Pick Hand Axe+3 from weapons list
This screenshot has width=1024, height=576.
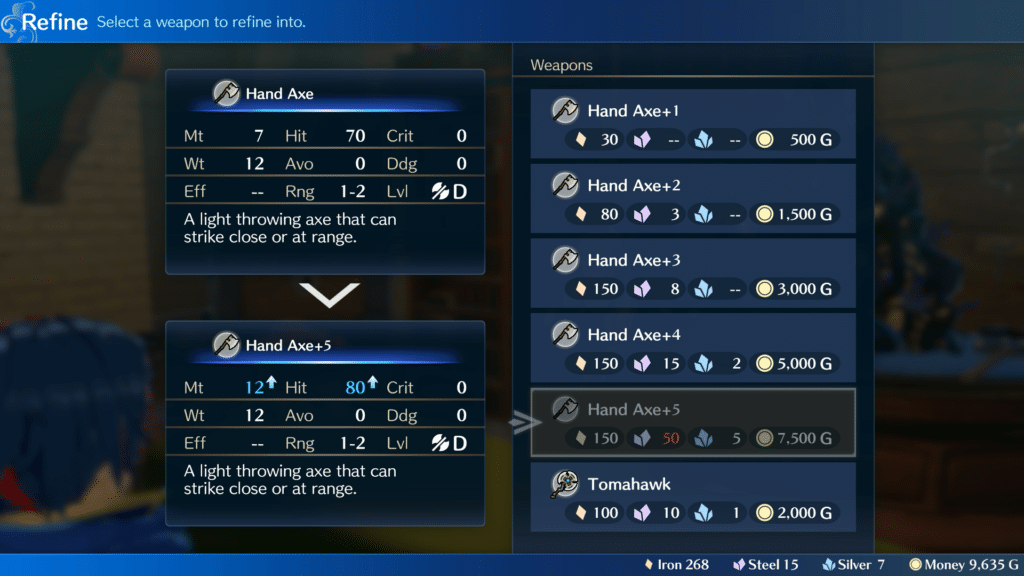(x=693, y=273)
